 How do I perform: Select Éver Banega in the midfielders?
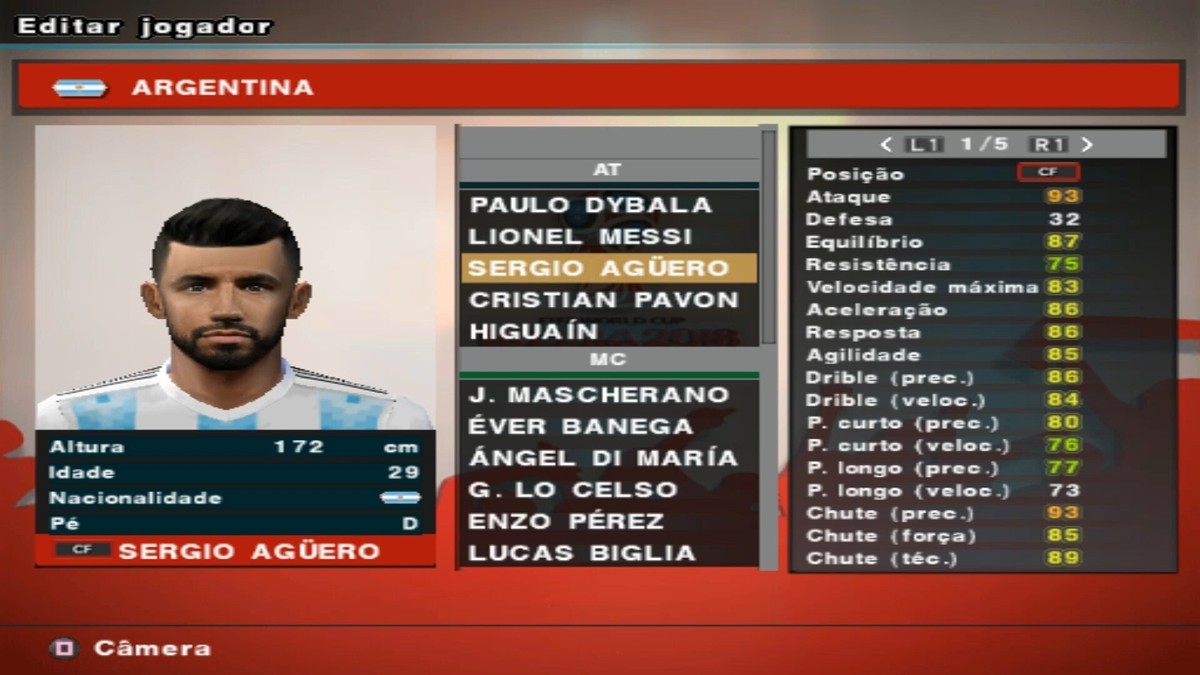coord(580,426)
